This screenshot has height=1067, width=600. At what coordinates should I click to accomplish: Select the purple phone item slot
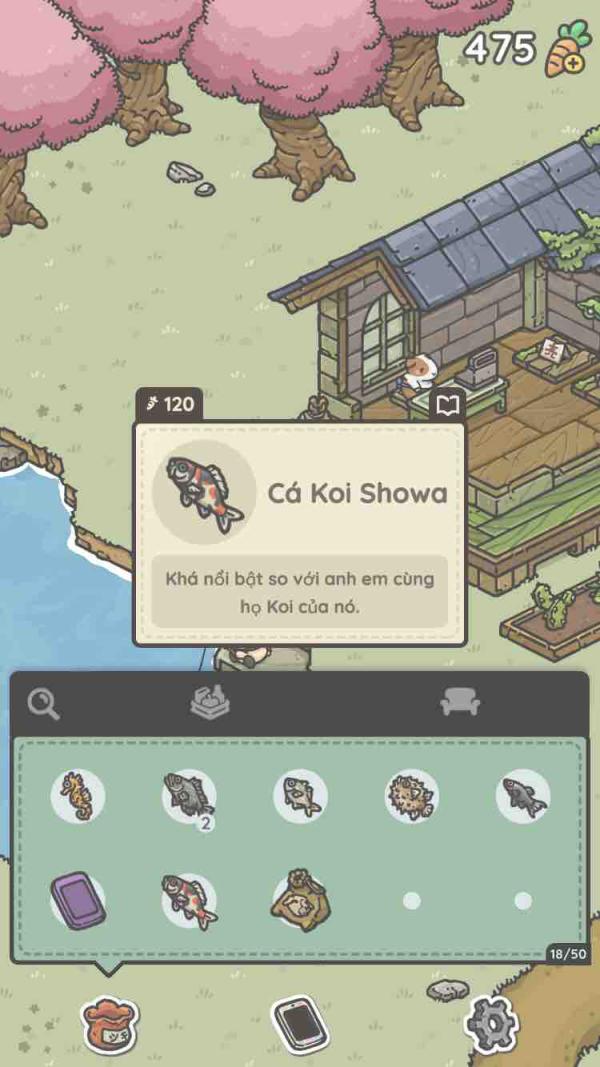click(x=78, y=900)
